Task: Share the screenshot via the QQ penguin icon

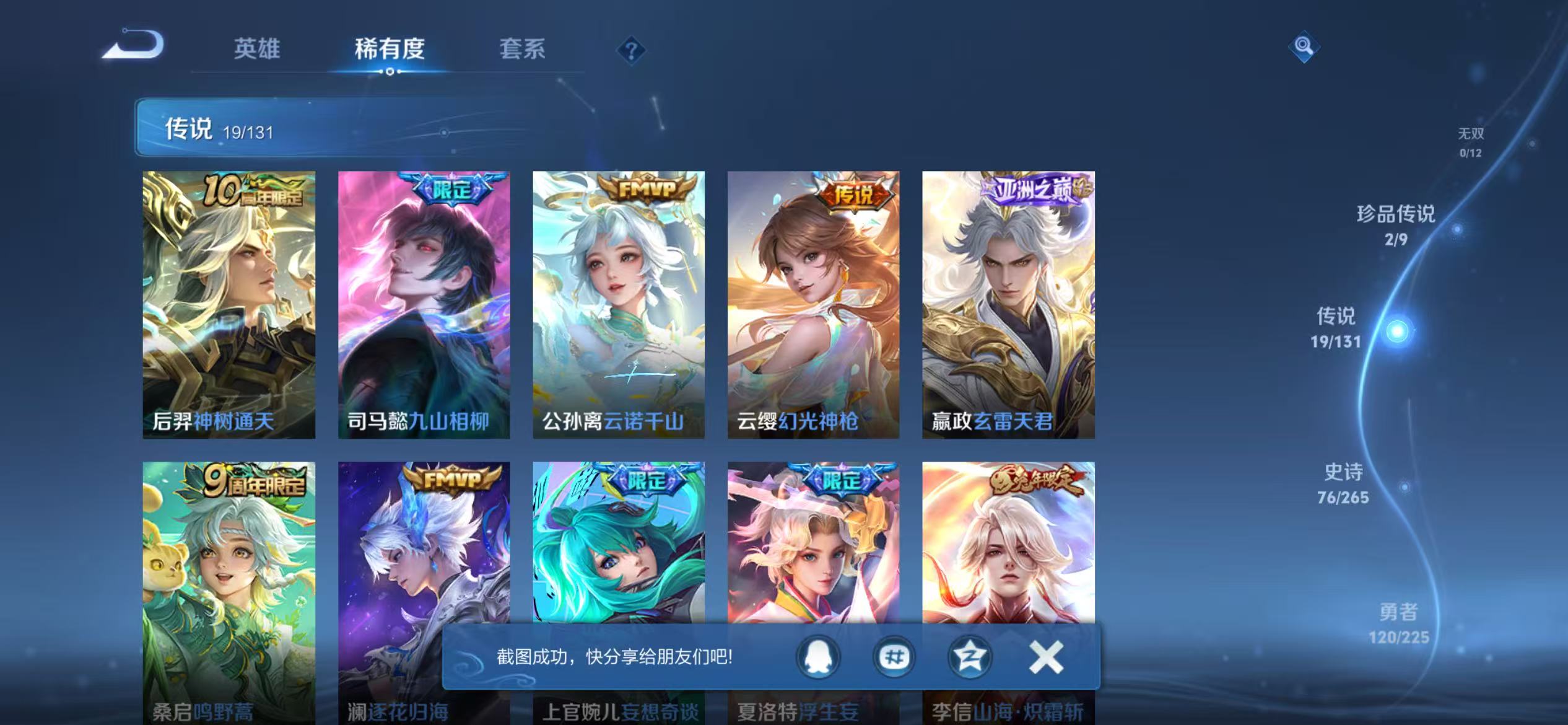Action: point(817,657)
